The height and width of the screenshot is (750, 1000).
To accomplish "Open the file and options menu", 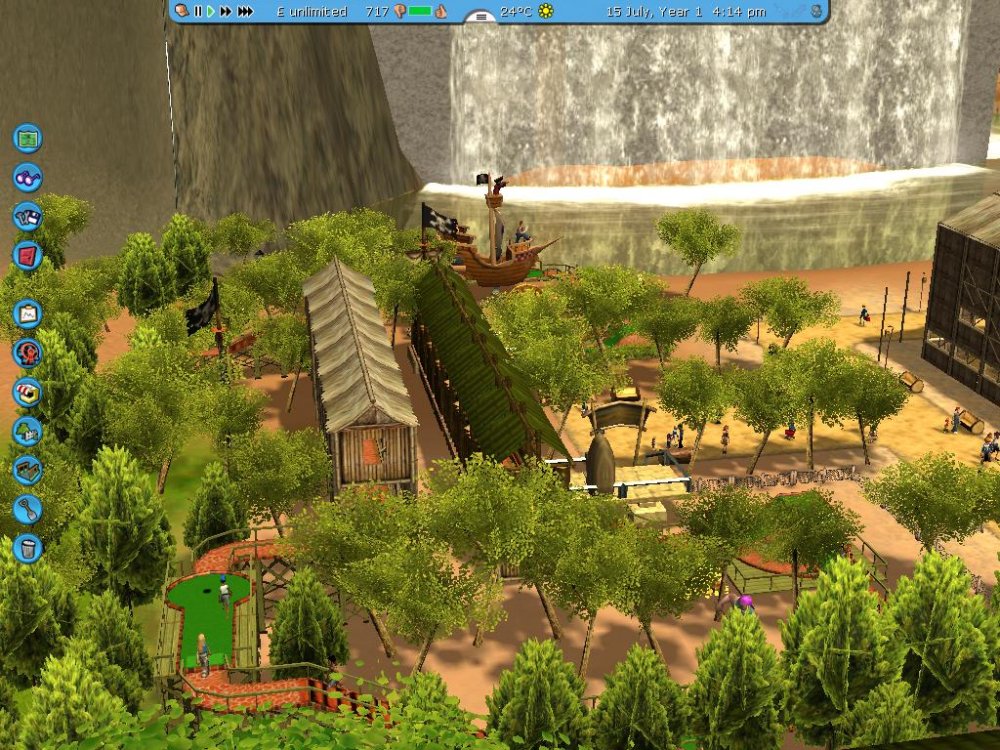I will (x=28, y=216).
